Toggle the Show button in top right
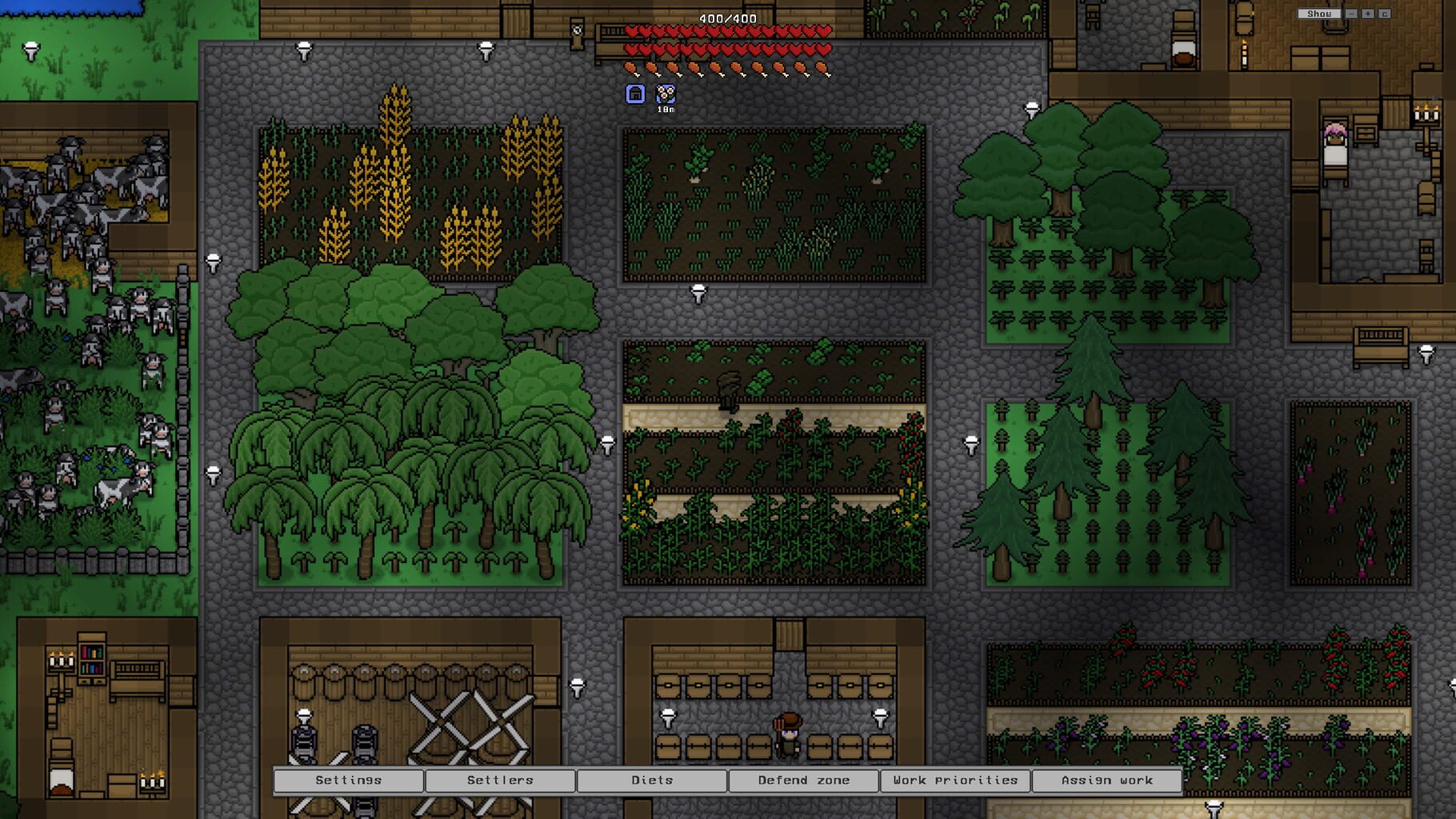 click(1320, 13)
